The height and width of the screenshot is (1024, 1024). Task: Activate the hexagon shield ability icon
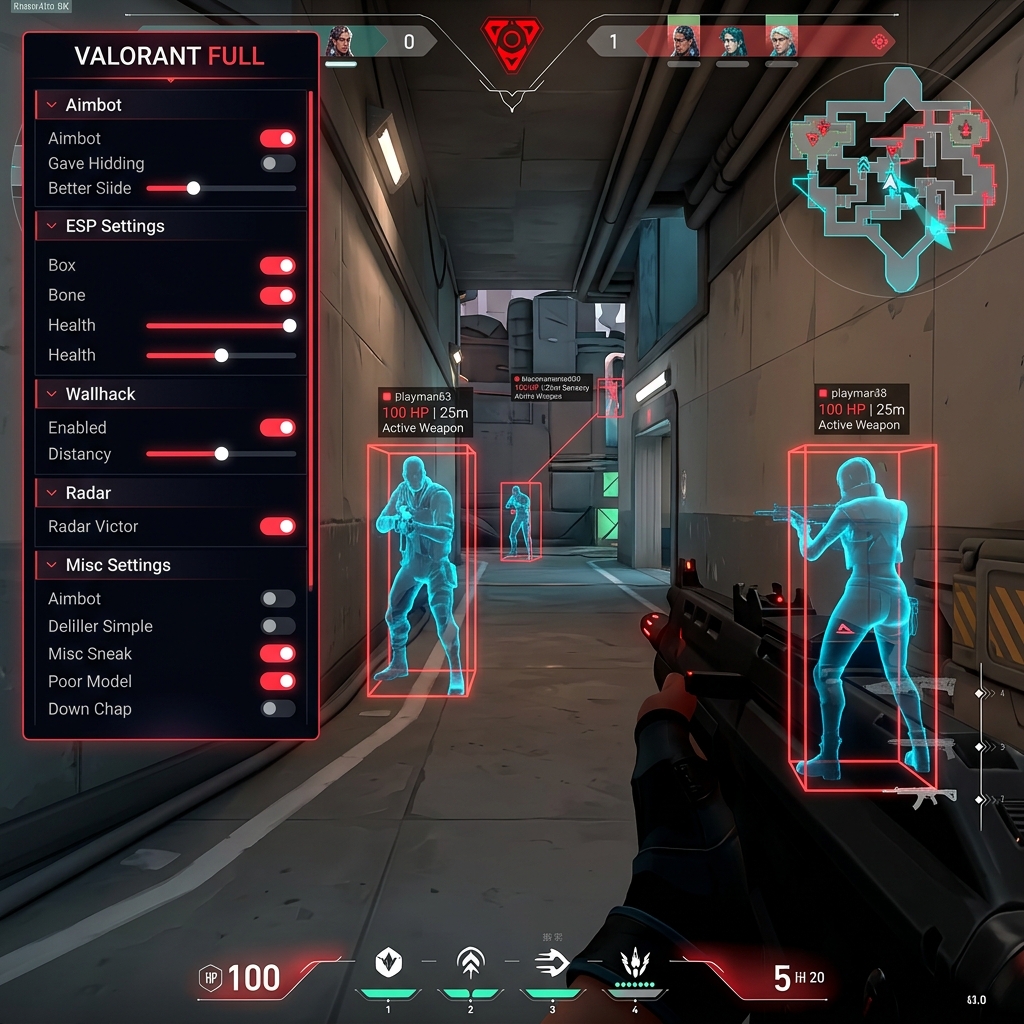click(388, 963)
